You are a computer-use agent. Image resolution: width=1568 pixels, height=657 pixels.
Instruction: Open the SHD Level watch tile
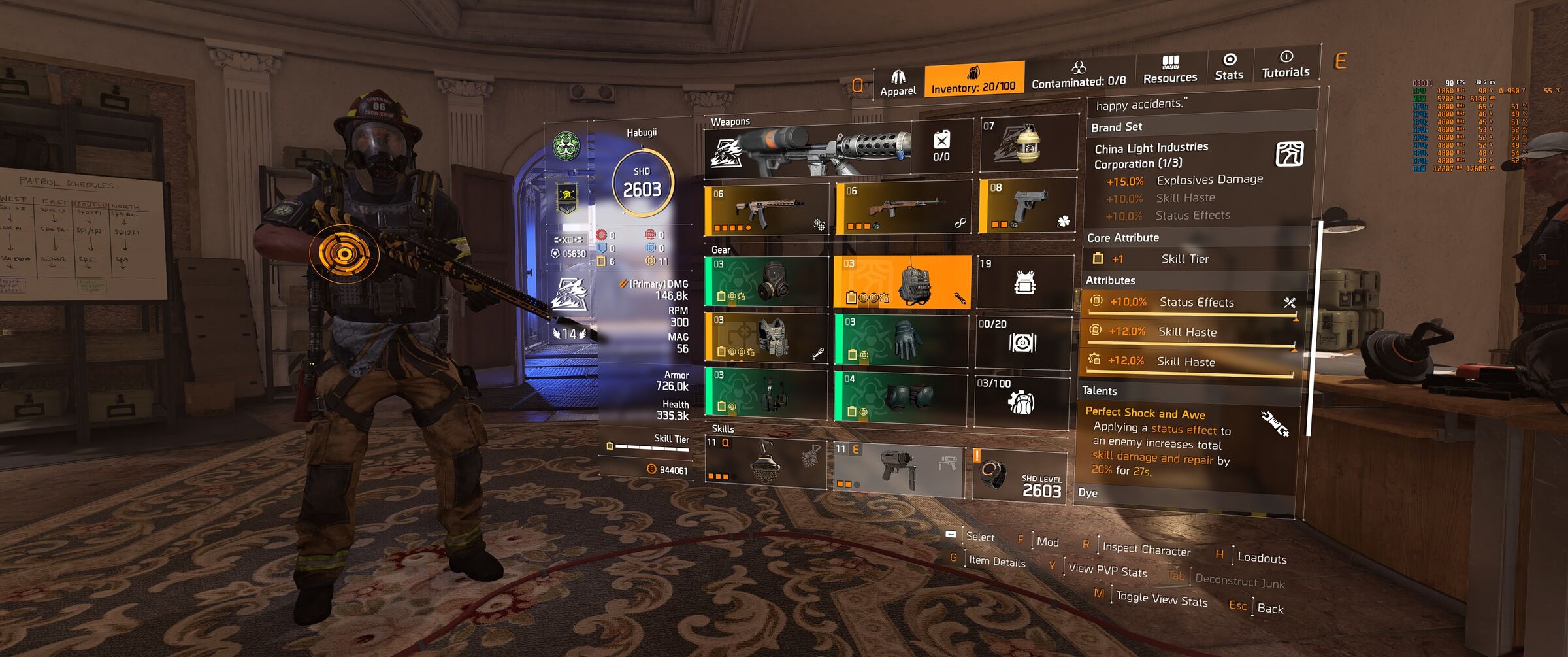click(1020, 475)
